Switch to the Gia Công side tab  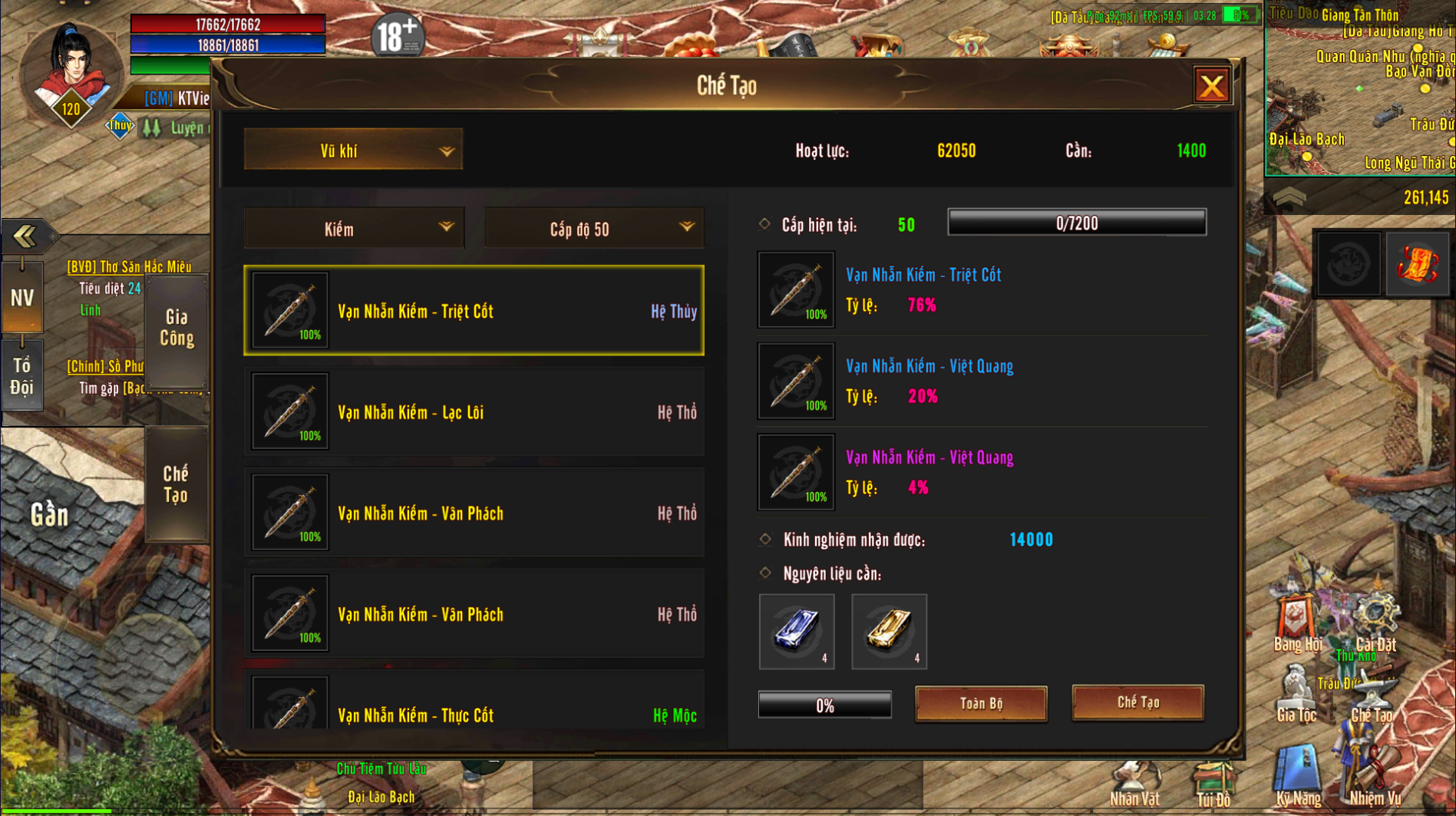point(177,329)
